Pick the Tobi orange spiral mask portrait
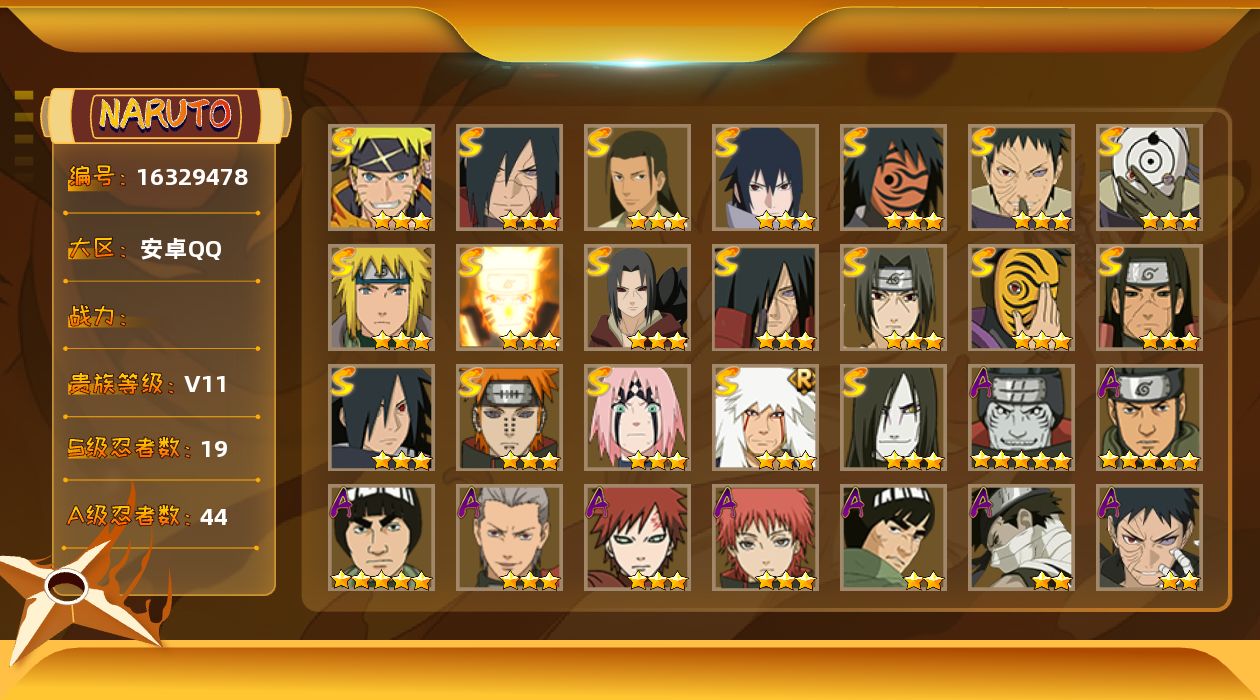The image size is (1260, 700). (1021, 298)
